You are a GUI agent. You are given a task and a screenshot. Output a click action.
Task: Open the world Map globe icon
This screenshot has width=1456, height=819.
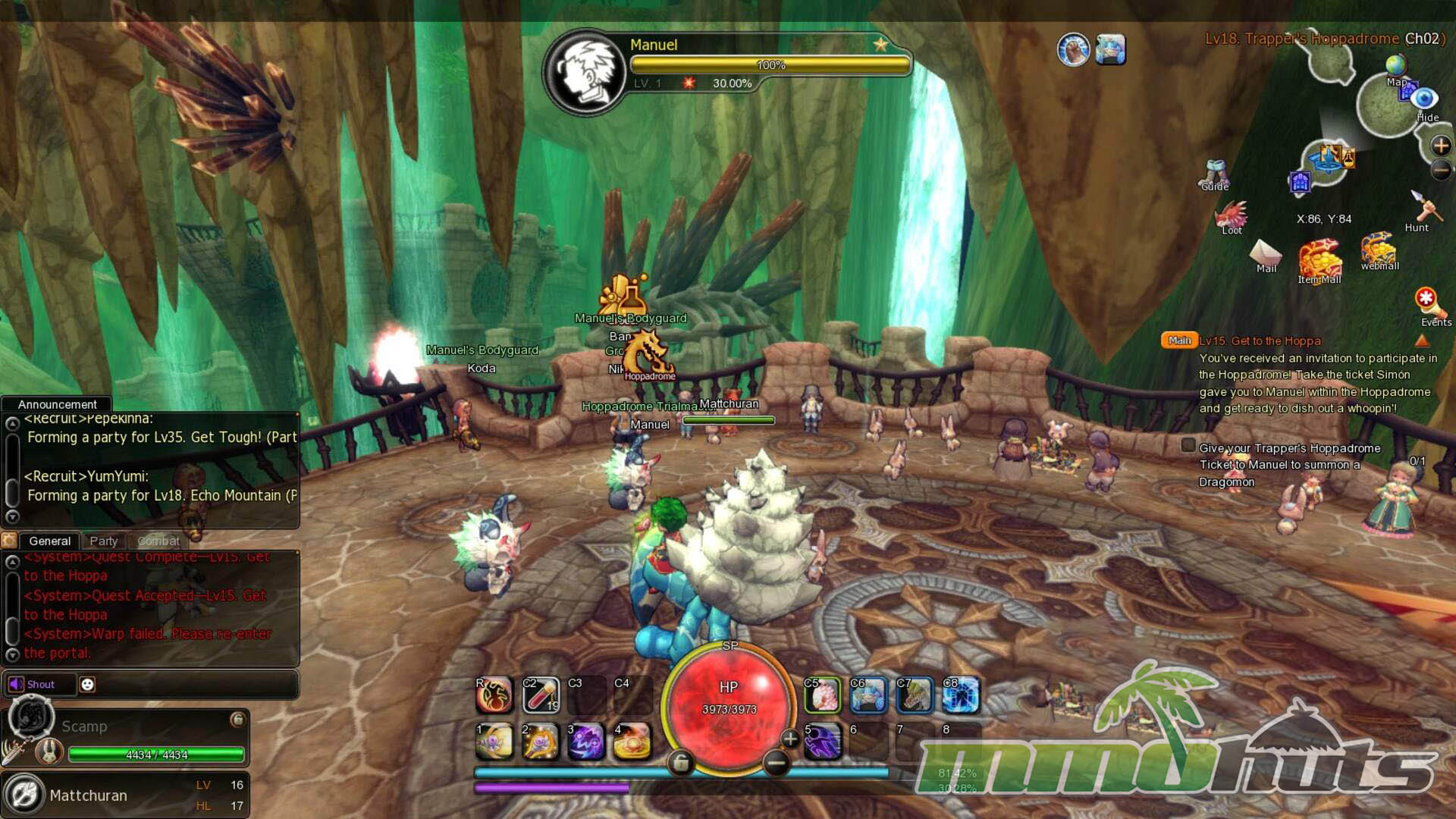click(1395, 67)
